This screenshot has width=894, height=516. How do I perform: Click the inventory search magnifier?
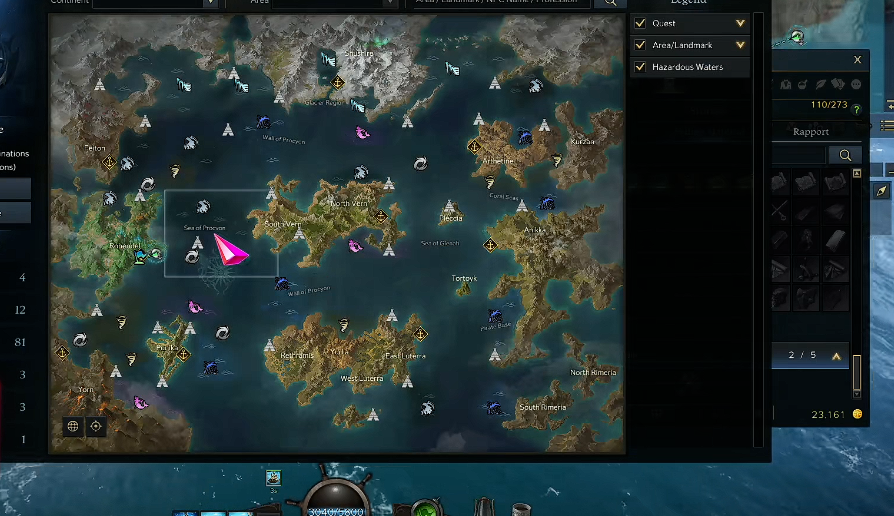pos(845,155)
